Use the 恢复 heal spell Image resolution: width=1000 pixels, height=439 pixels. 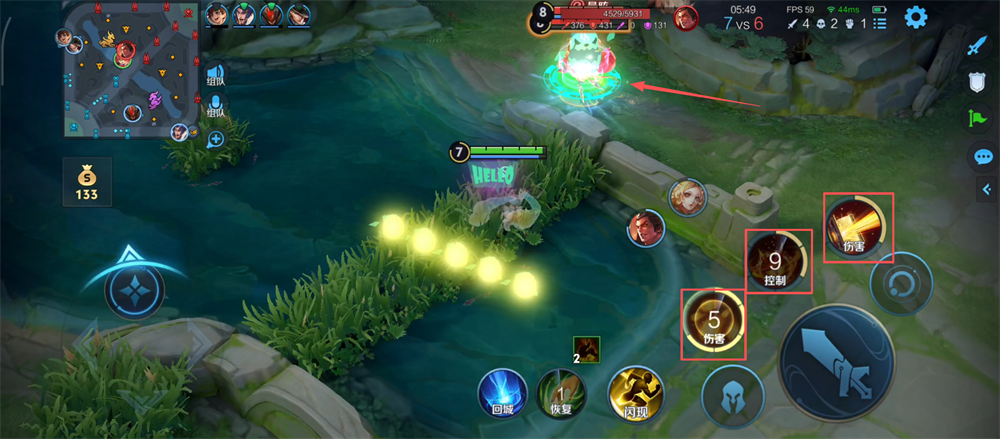(x=562, y=393)
